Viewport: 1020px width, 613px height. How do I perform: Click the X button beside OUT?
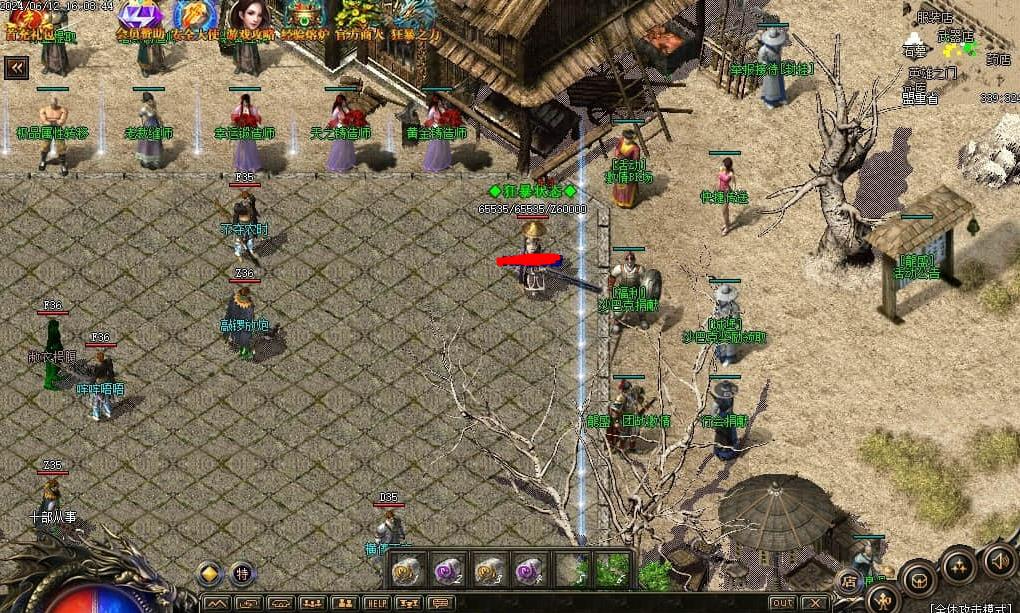pos(815,603)
